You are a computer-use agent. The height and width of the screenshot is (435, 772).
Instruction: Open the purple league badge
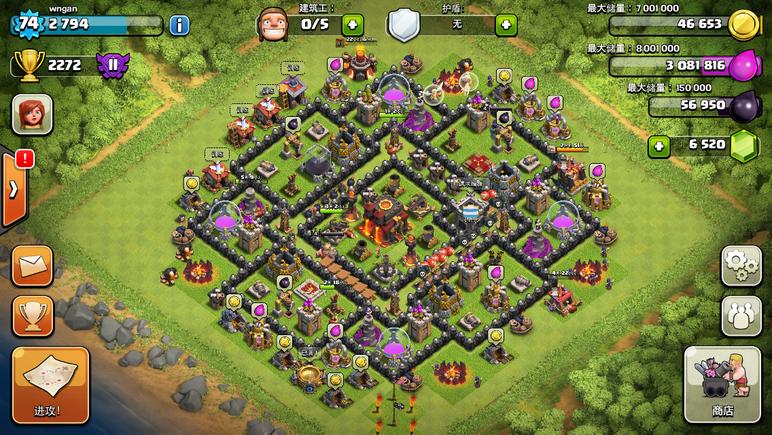112,65
